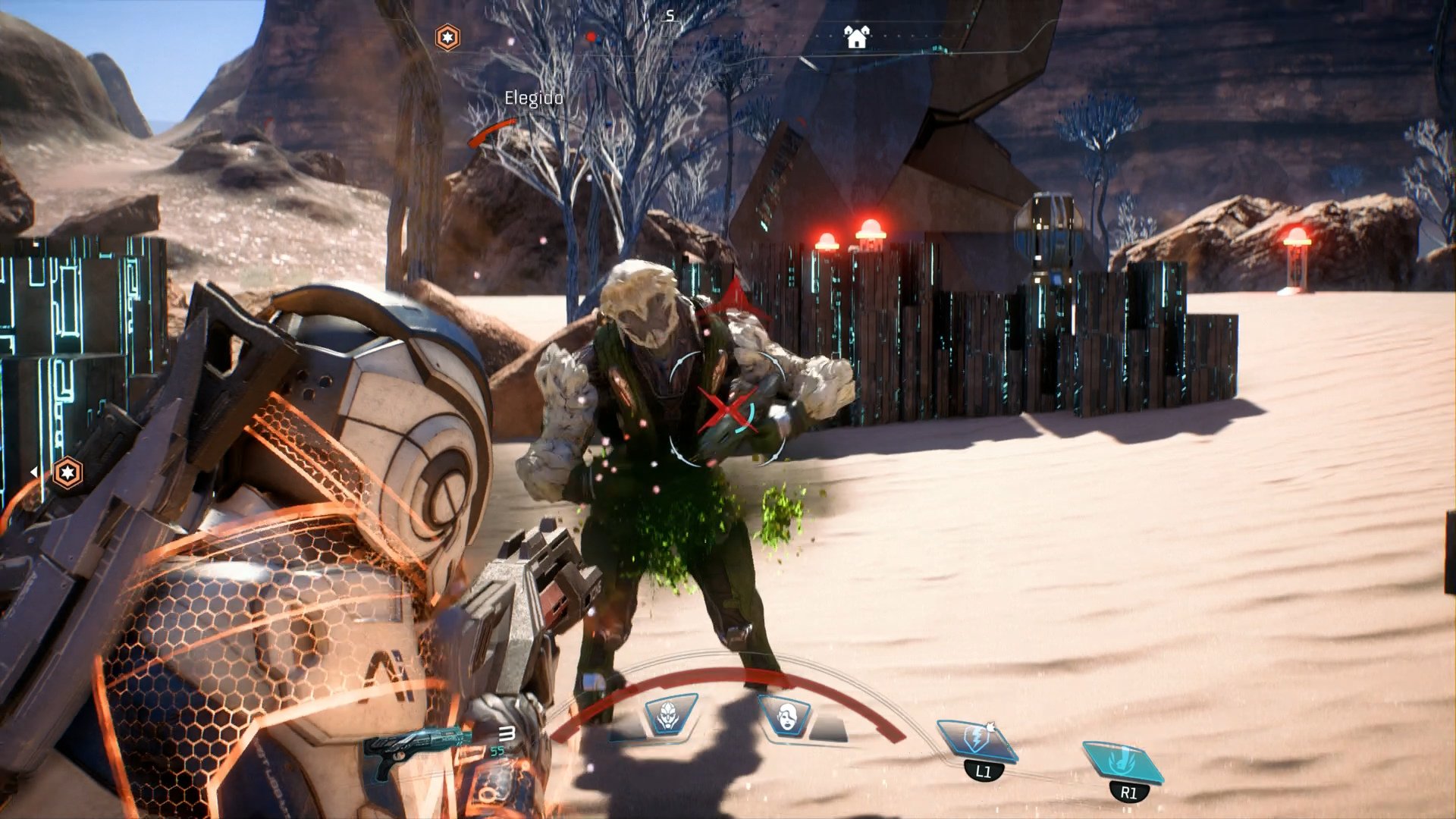Click the S direction marker on compass
Viewport: 1456px width, 819px height.
point(669,15)
